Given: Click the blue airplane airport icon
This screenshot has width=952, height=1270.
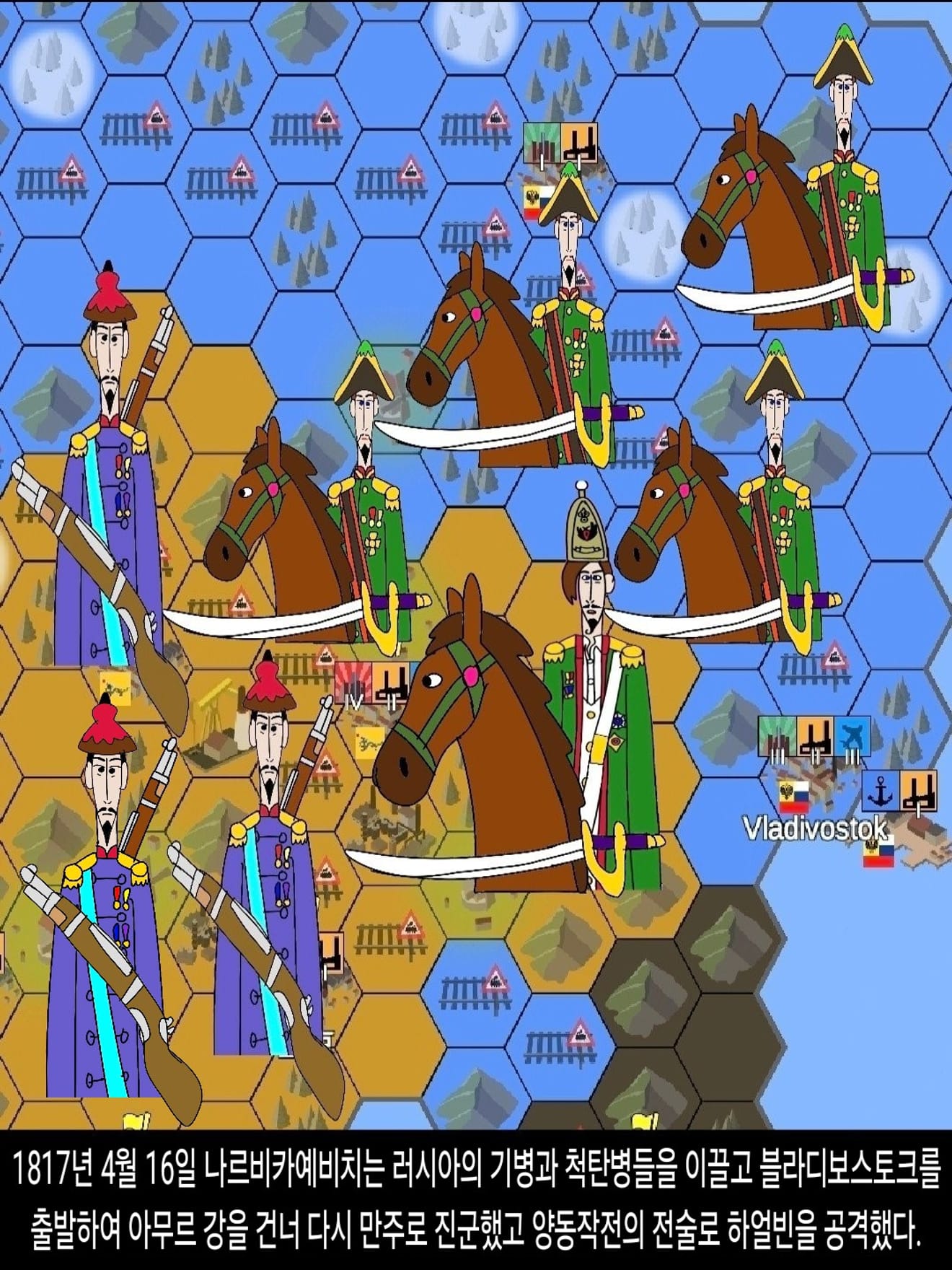Looking at the screenshot, I should (x=852, y=735).
